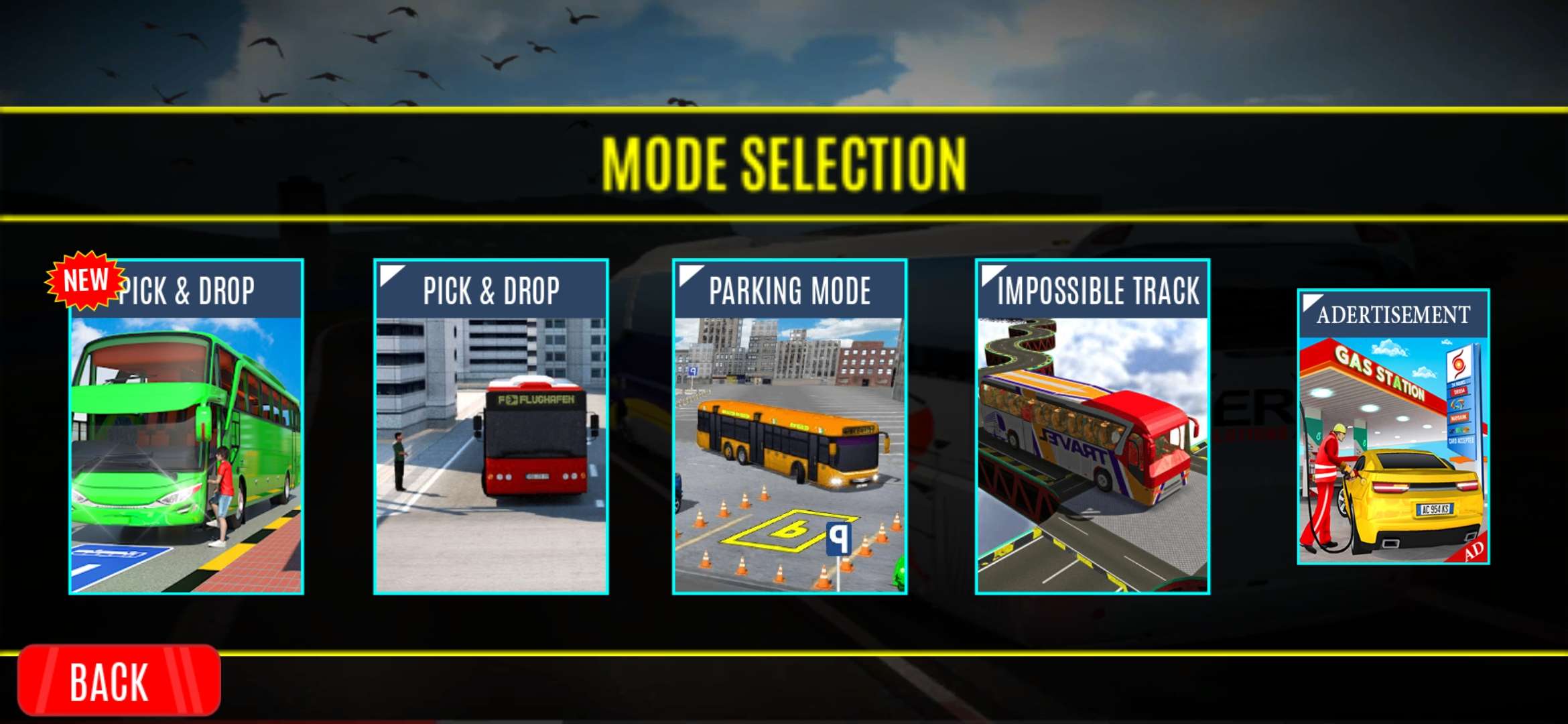Choose the Pick & Drop red bus mode
The height and width of the screenshot is (724, 1568).
[491, 427]
